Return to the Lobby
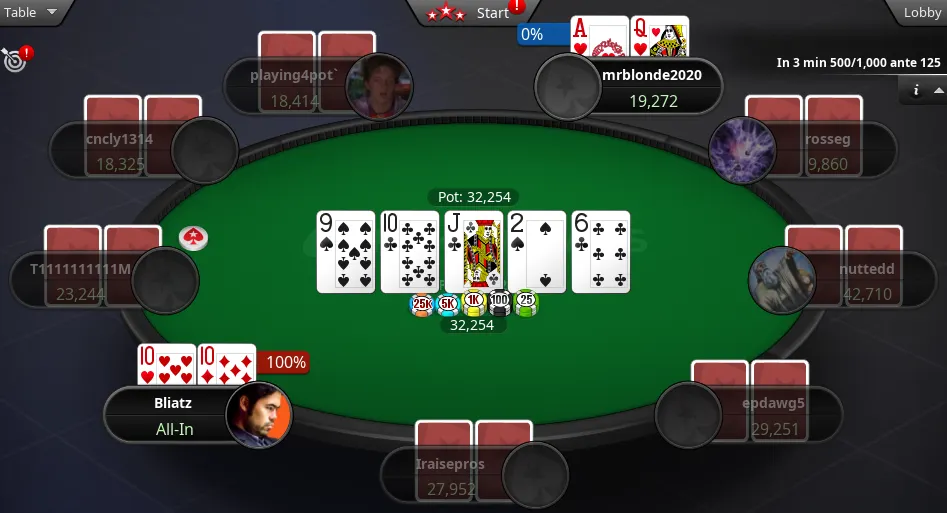947x513 pixels. [921, 13]
